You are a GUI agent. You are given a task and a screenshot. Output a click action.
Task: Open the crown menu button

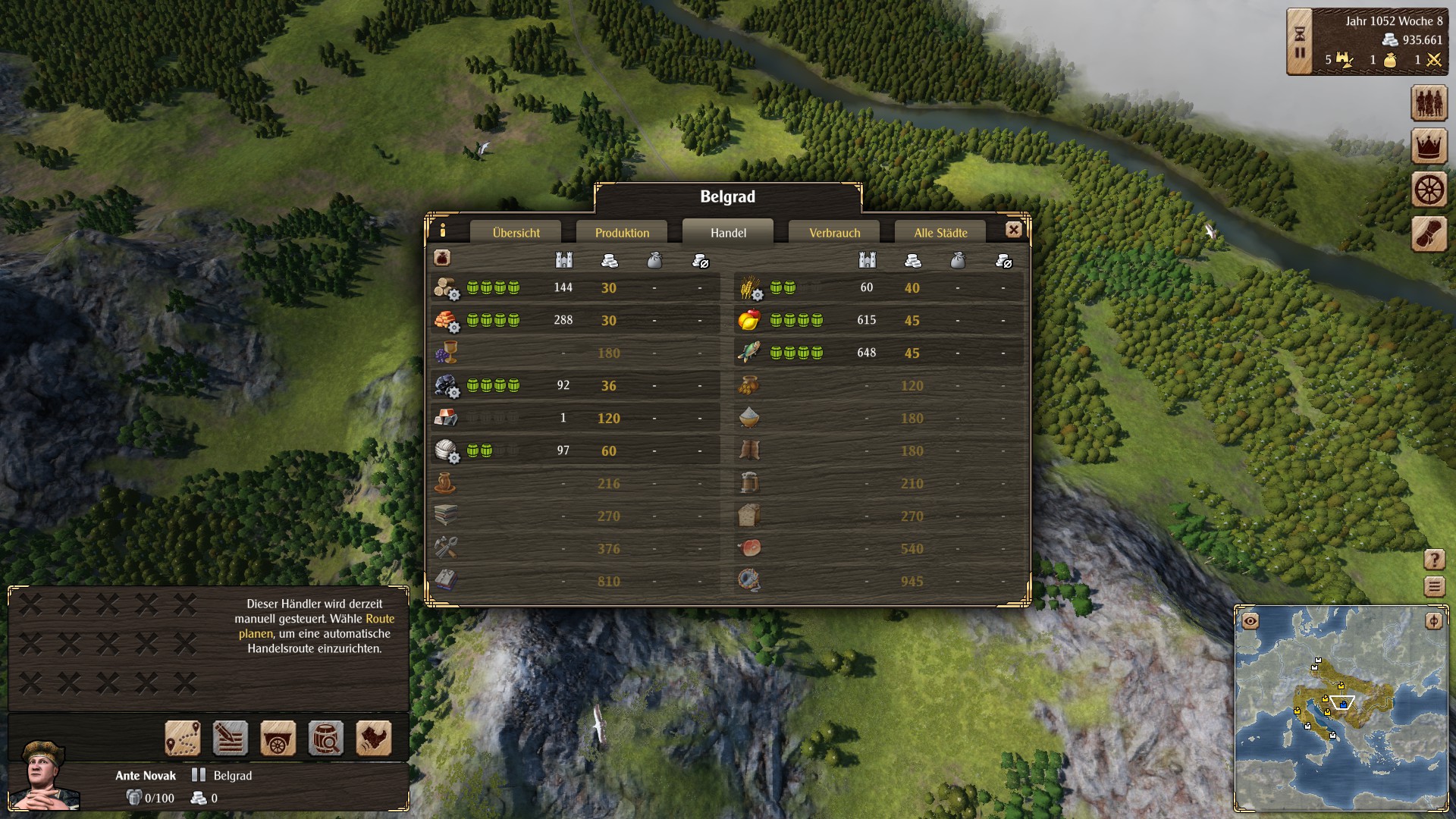point(1429,146)
